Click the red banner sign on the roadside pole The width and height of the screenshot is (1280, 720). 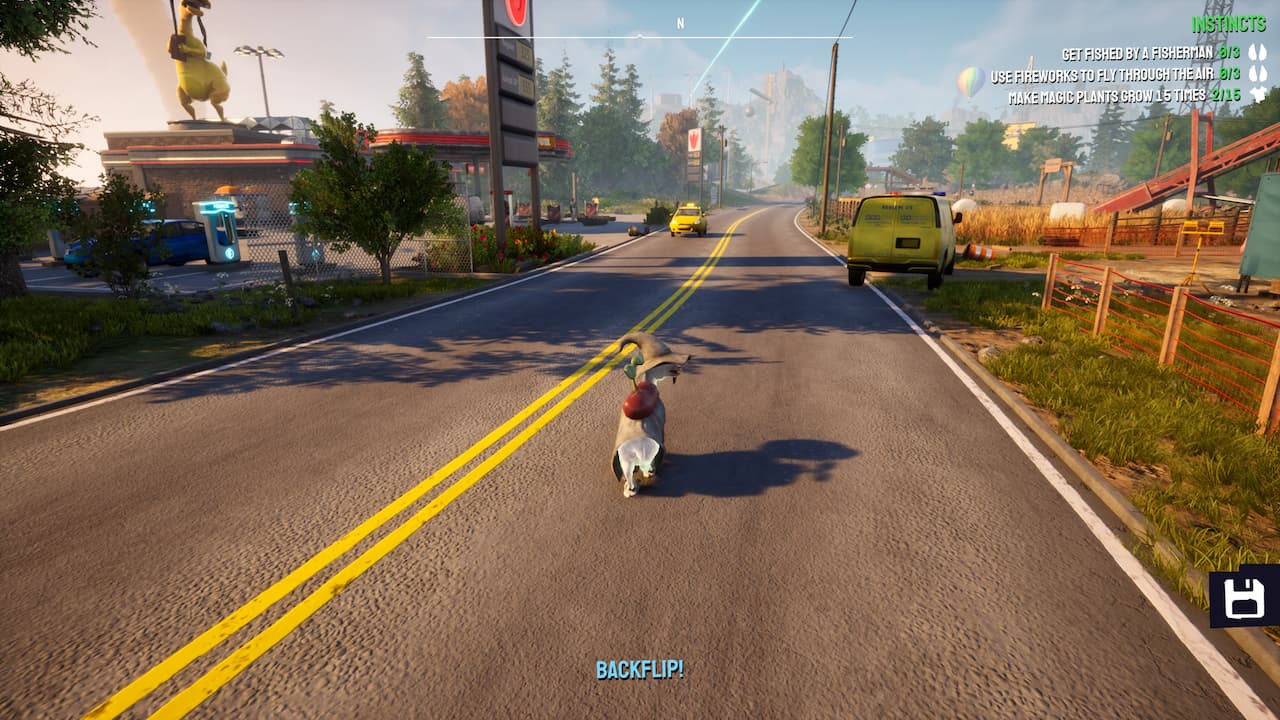click(x=695, y=142)
